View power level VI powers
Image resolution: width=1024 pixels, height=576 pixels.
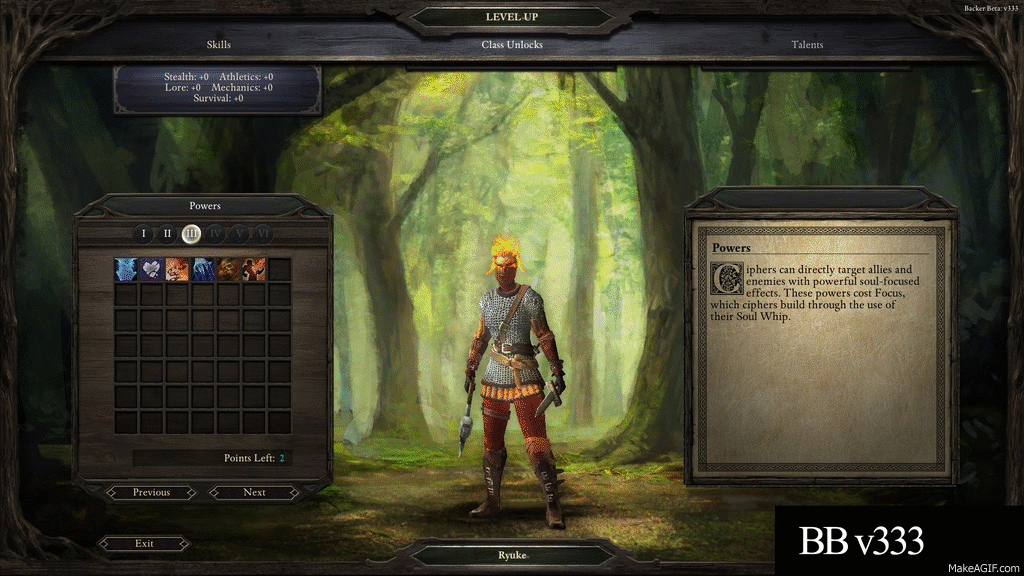click(263, 234)
